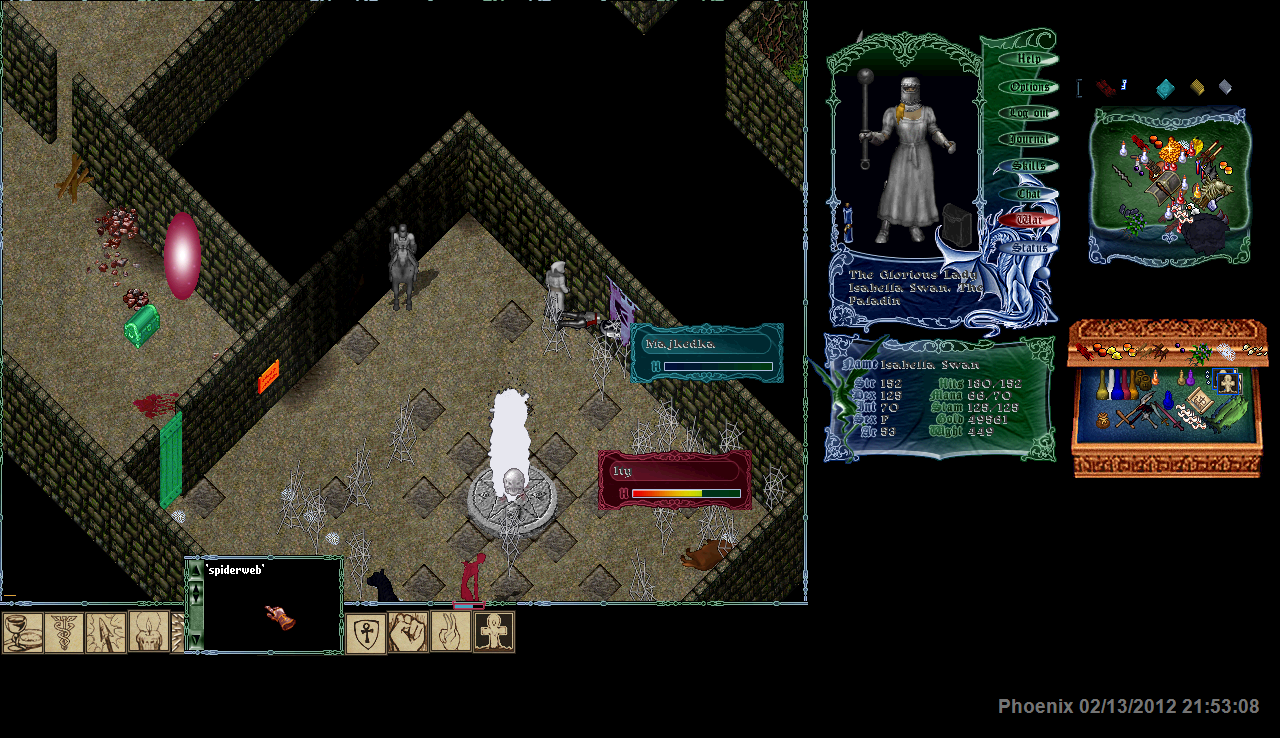Open the Chat window

pyautogui.click(x=1028, y=193)
